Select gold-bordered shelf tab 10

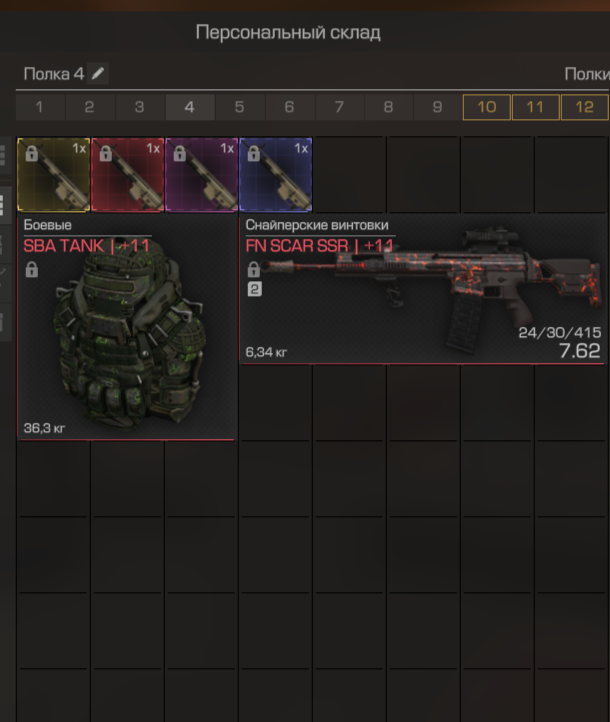[x=486, y=107]
